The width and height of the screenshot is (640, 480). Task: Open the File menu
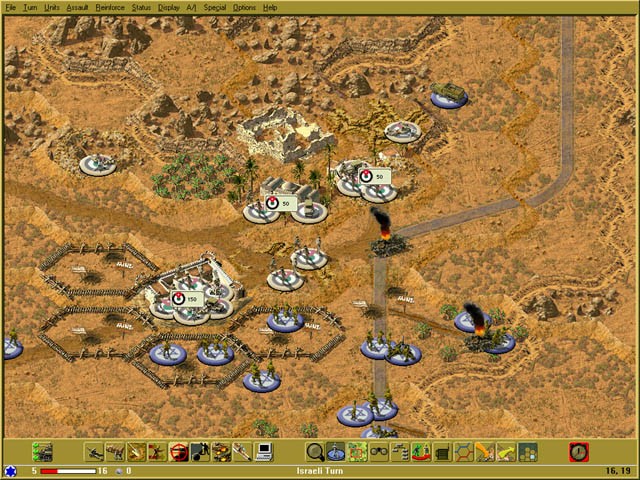[x=9, y=7]
